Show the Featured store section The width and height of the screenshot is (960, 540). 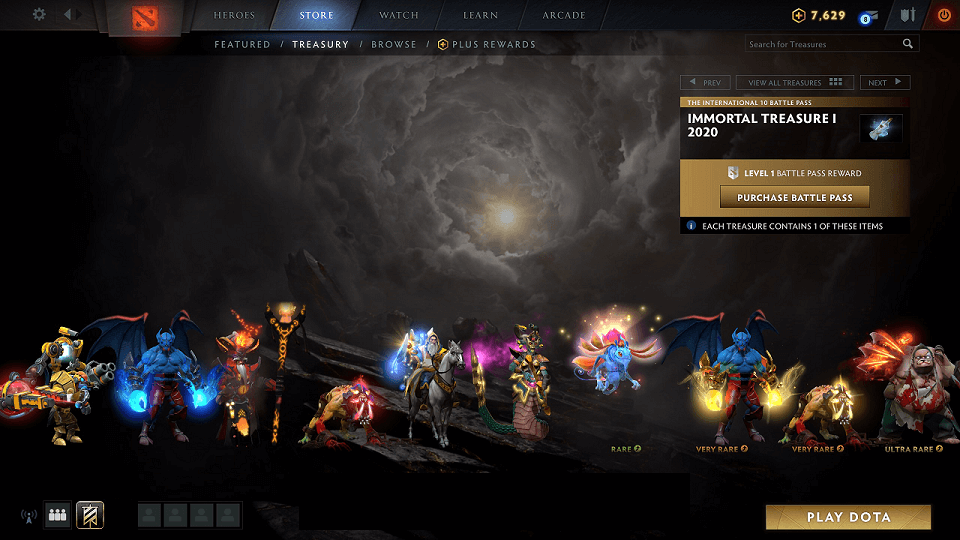coord(242,44)
